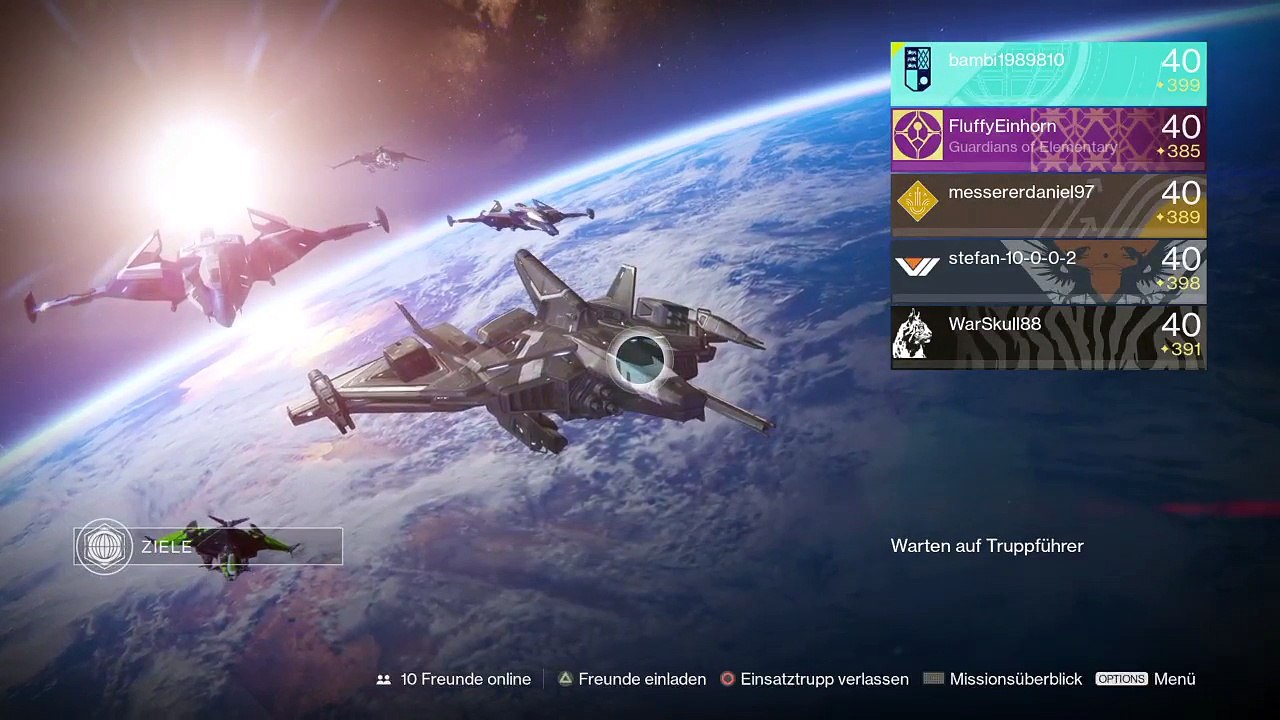Open the Missionsüberblick
This screenshot has height=720, width=1280.
pyautogui.click(x=1003, y=679)
